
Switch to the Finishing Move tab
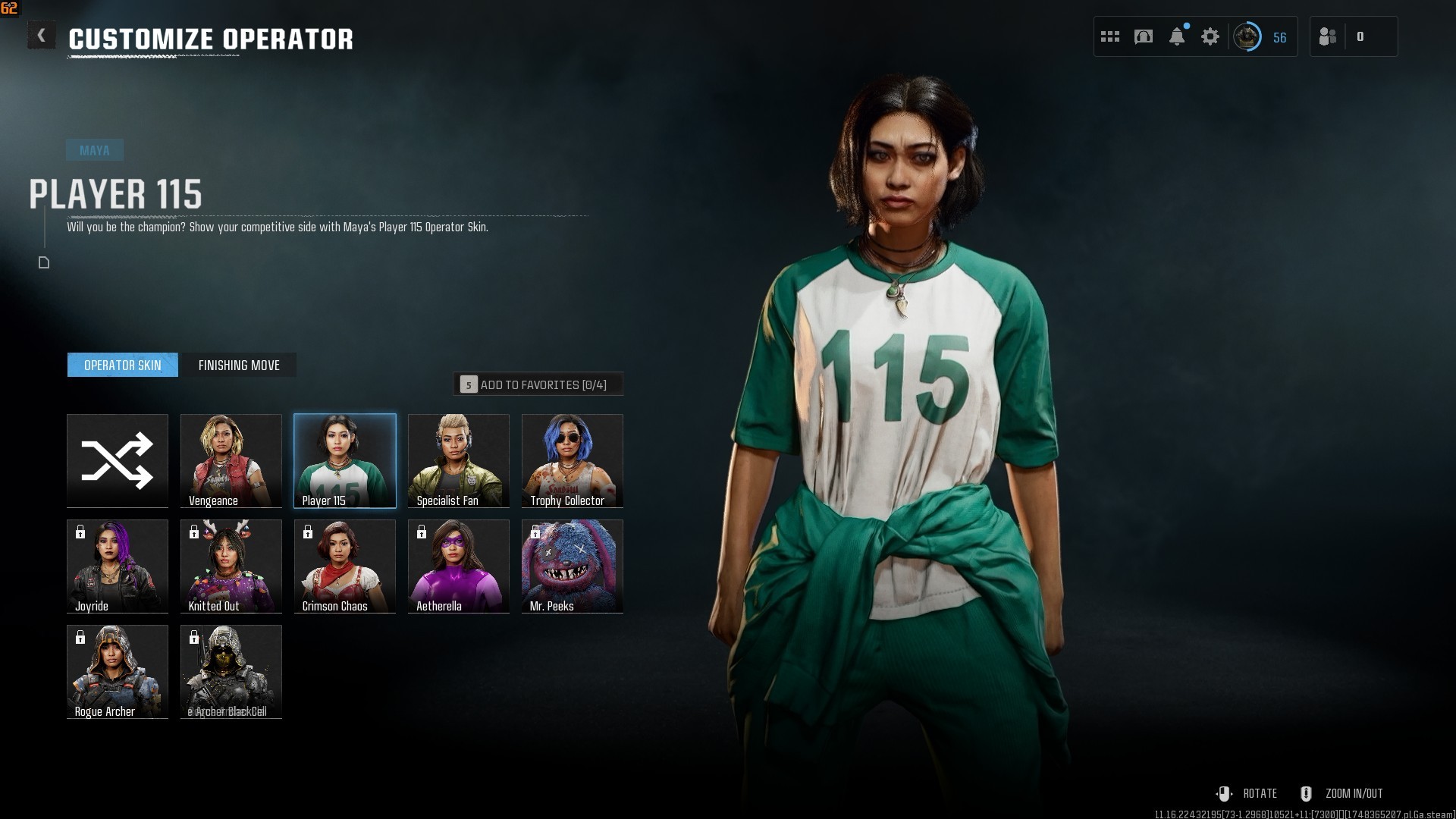point(239,365)
